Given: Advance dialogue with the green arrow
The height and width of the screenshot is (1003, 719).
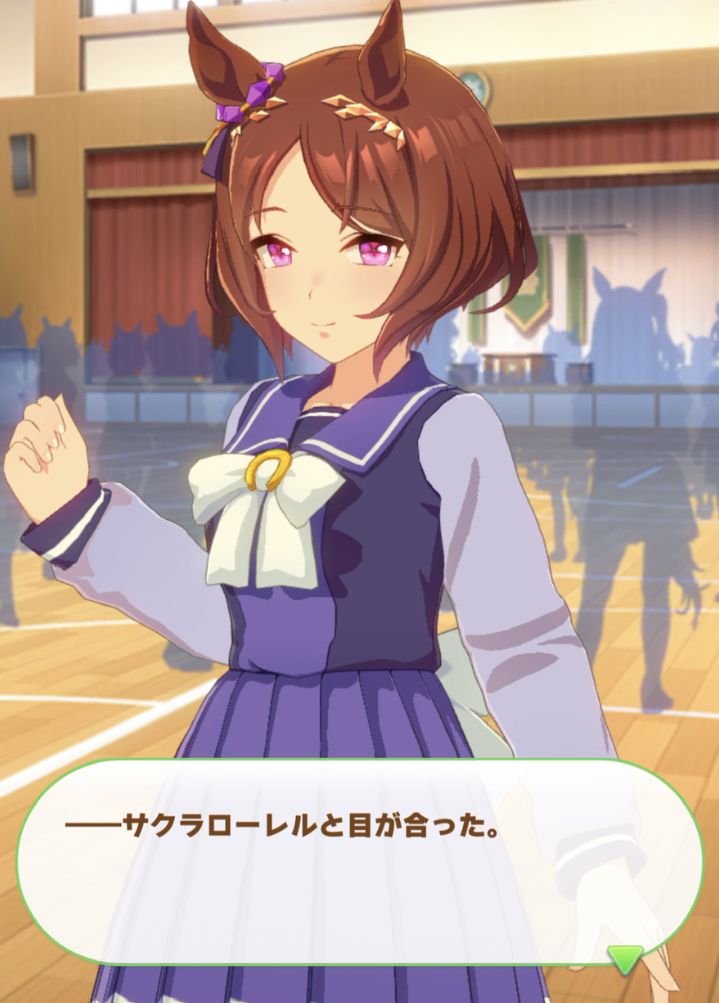Looking at the screenshot, I should pyautogui.click(x=626, y=959).
